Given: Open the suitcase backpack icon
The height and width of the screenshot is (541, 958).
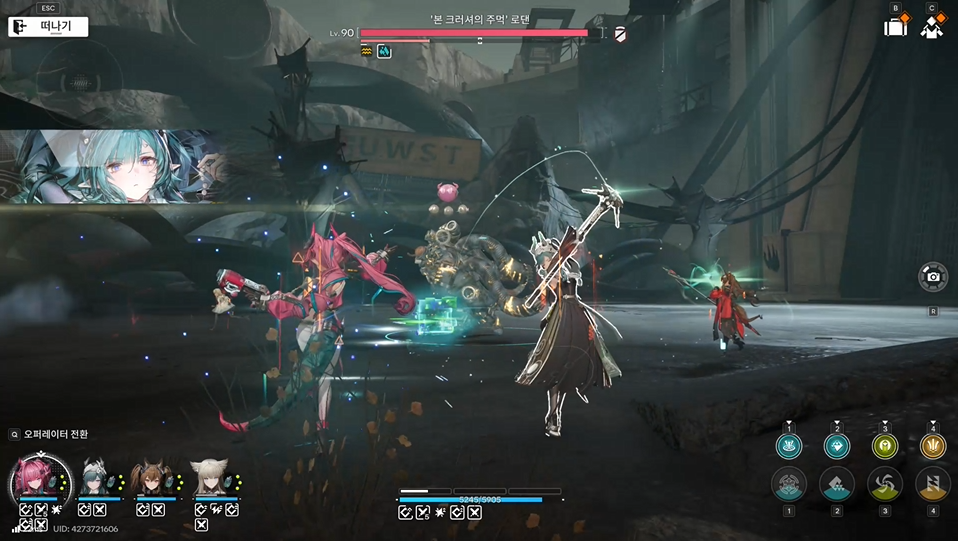Looking at the screenshot, I should point(895,27).
